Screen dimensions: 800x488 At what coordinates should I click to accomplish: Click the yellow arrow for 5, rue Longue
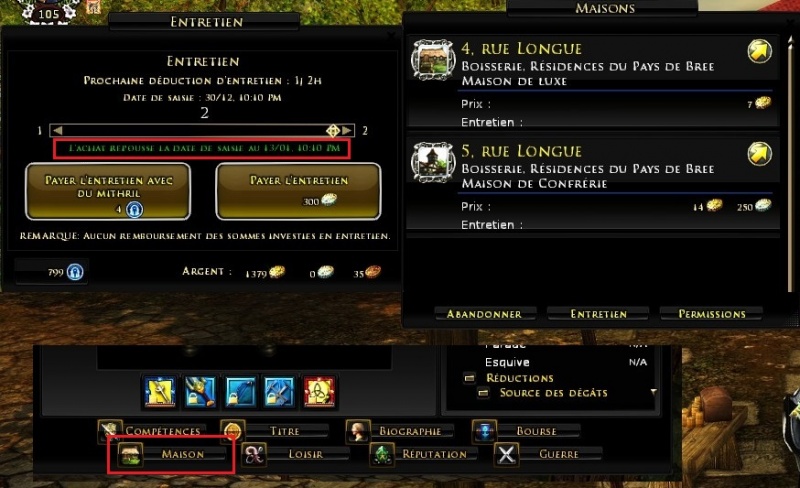pos(759,154)
